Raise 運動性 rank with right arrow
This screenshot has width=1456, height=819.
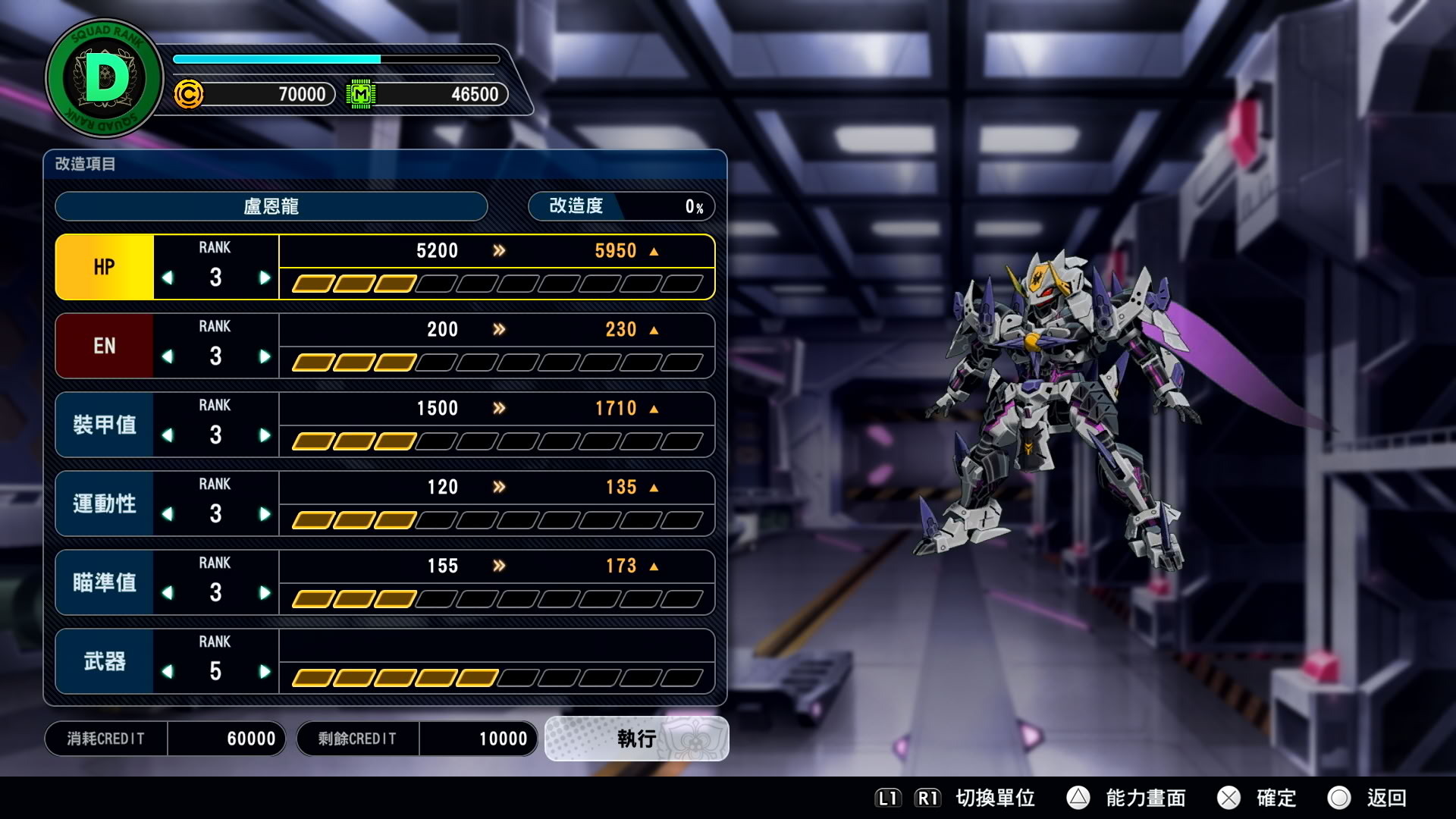tap(264, 514)
